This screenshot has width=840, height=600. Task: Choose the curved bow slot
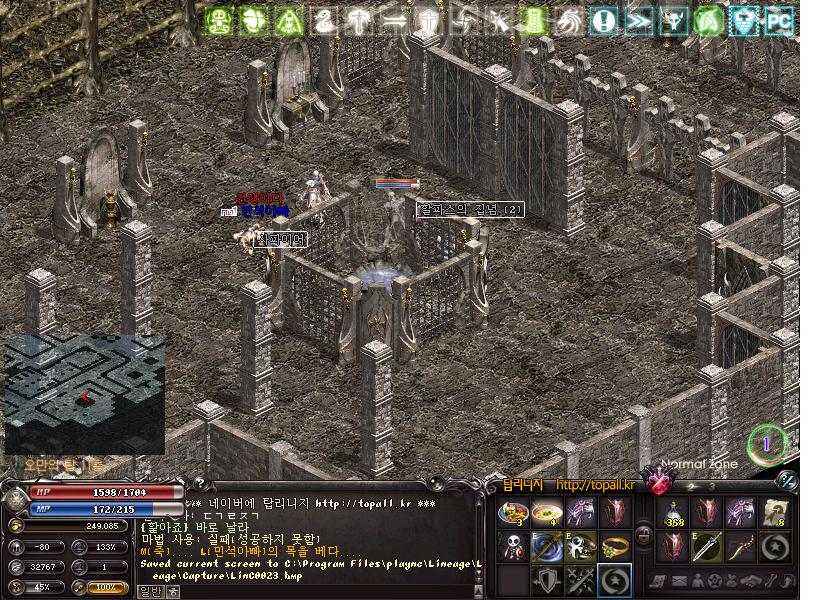pyautogui.click(x=739, y=546)
